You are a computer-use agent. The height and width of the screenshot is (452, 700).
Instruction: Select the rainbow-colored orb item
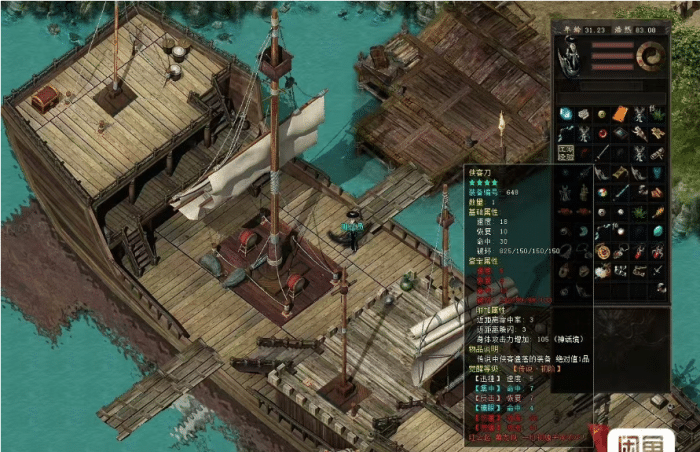(602, 190)
